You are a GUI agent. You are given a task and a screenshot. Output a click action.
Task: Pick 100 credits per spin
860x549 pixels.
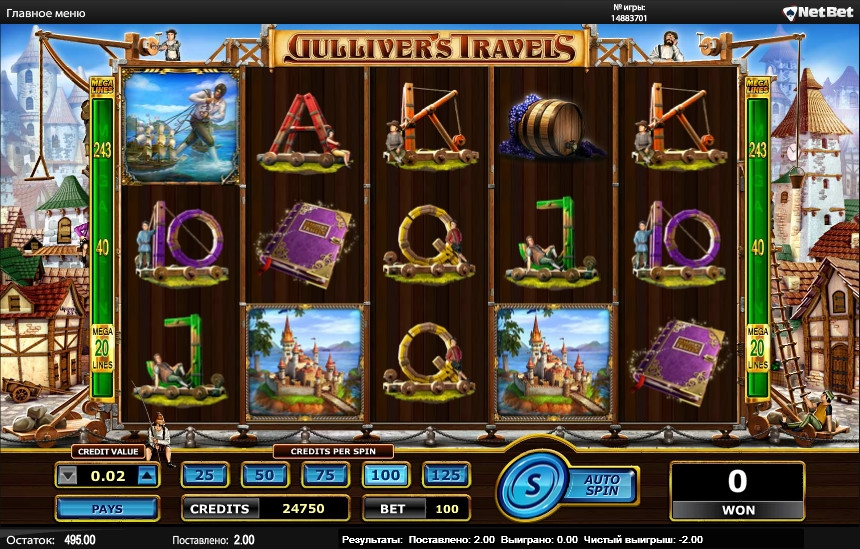tap(386, 475)
